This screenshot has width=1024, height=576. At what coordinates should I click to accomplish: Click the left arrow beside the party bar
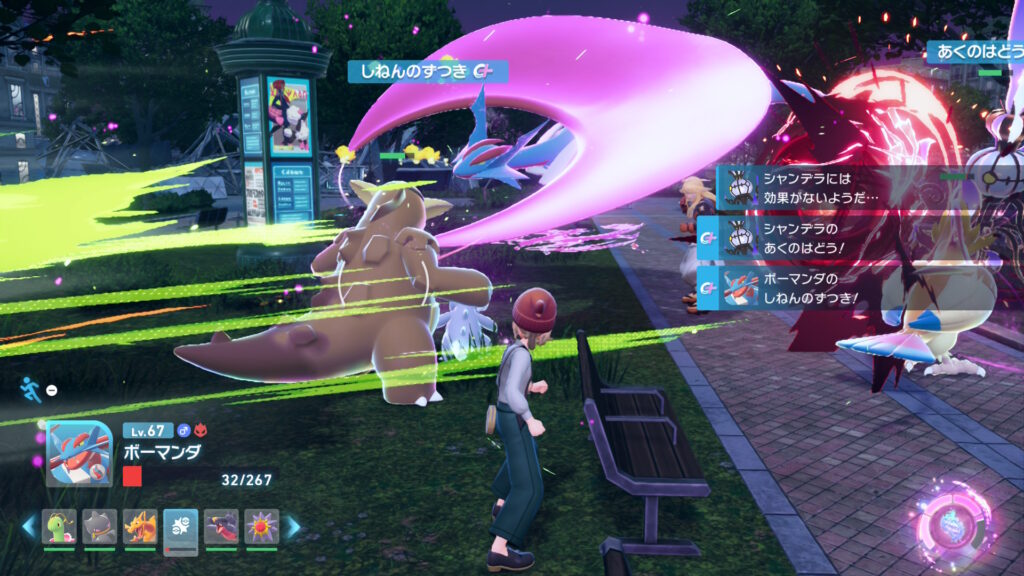(28, 526)
